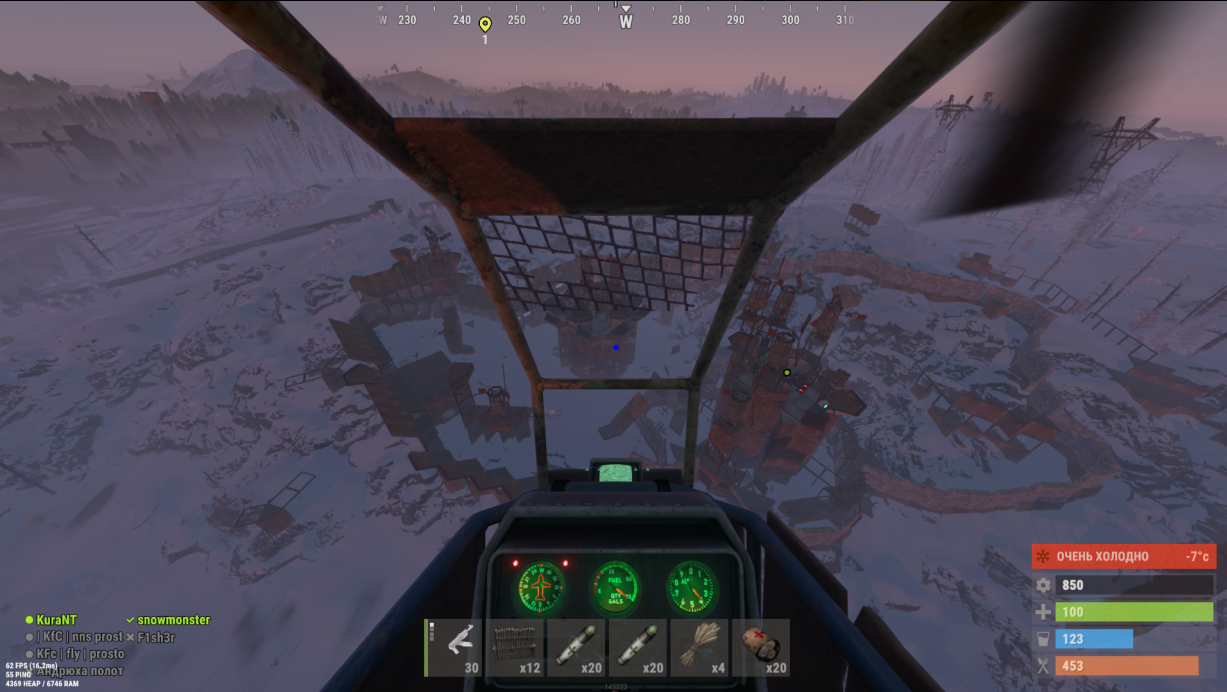Click the yellow map marker on the compass
The image size is (1227, 692).
(x=485, y=24)
